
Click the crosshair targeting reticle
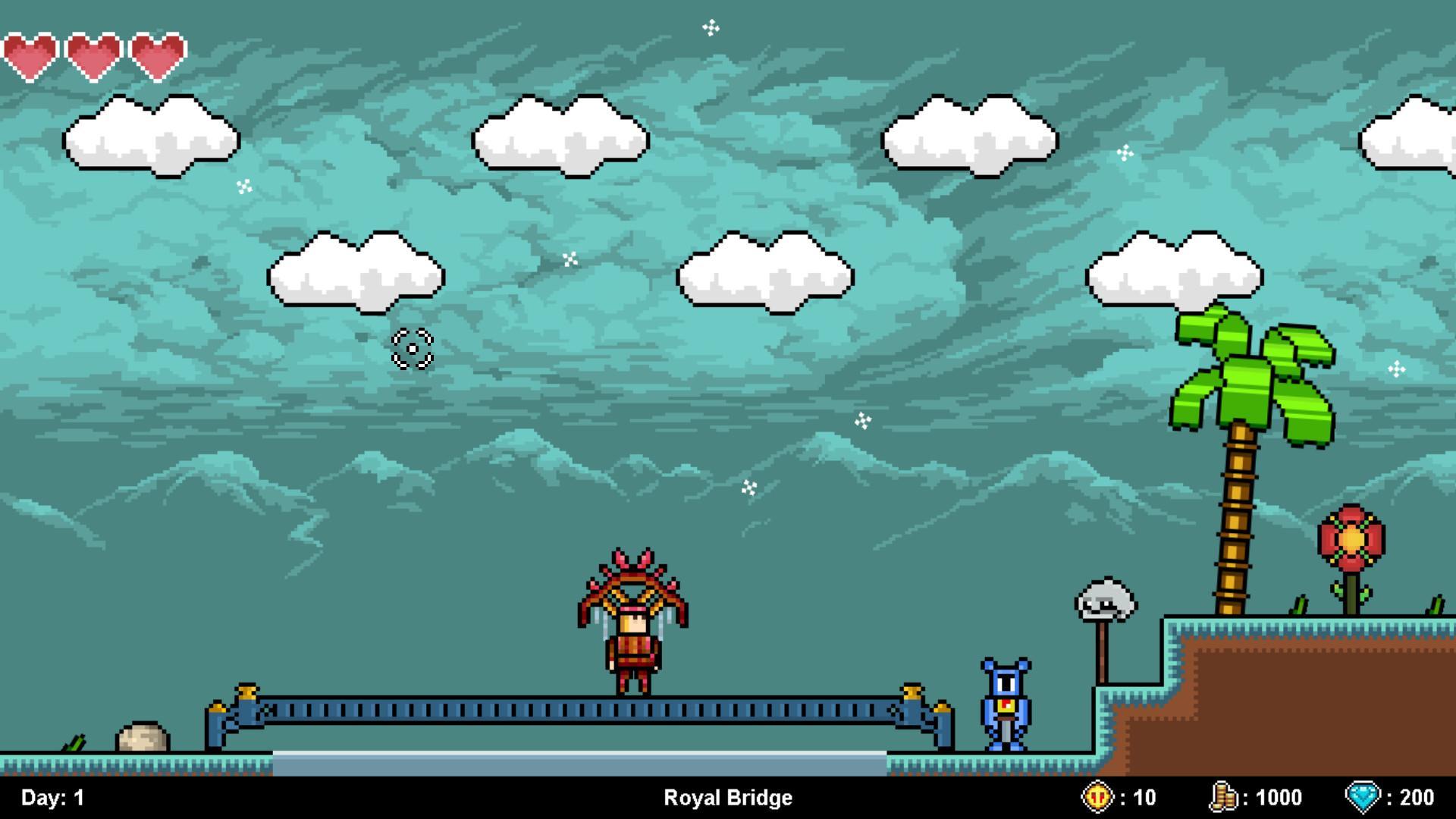[x=412, y=350]
